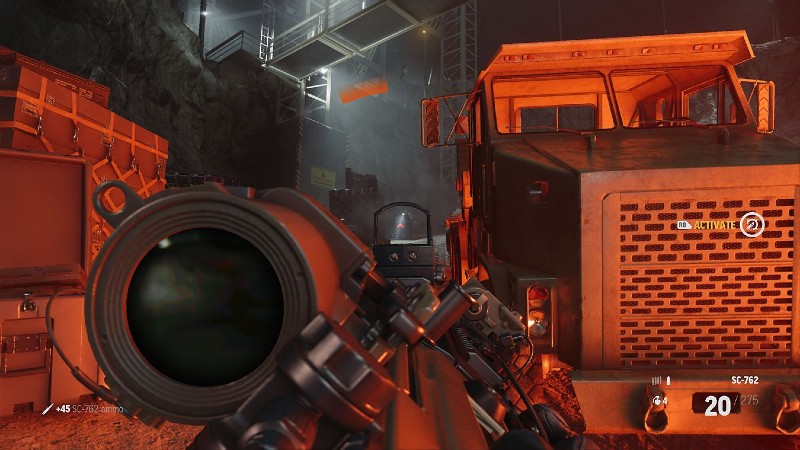Screen dimensions: 800x450
Task: Select the grenade equipment icon
Action: tap(659, 403)
